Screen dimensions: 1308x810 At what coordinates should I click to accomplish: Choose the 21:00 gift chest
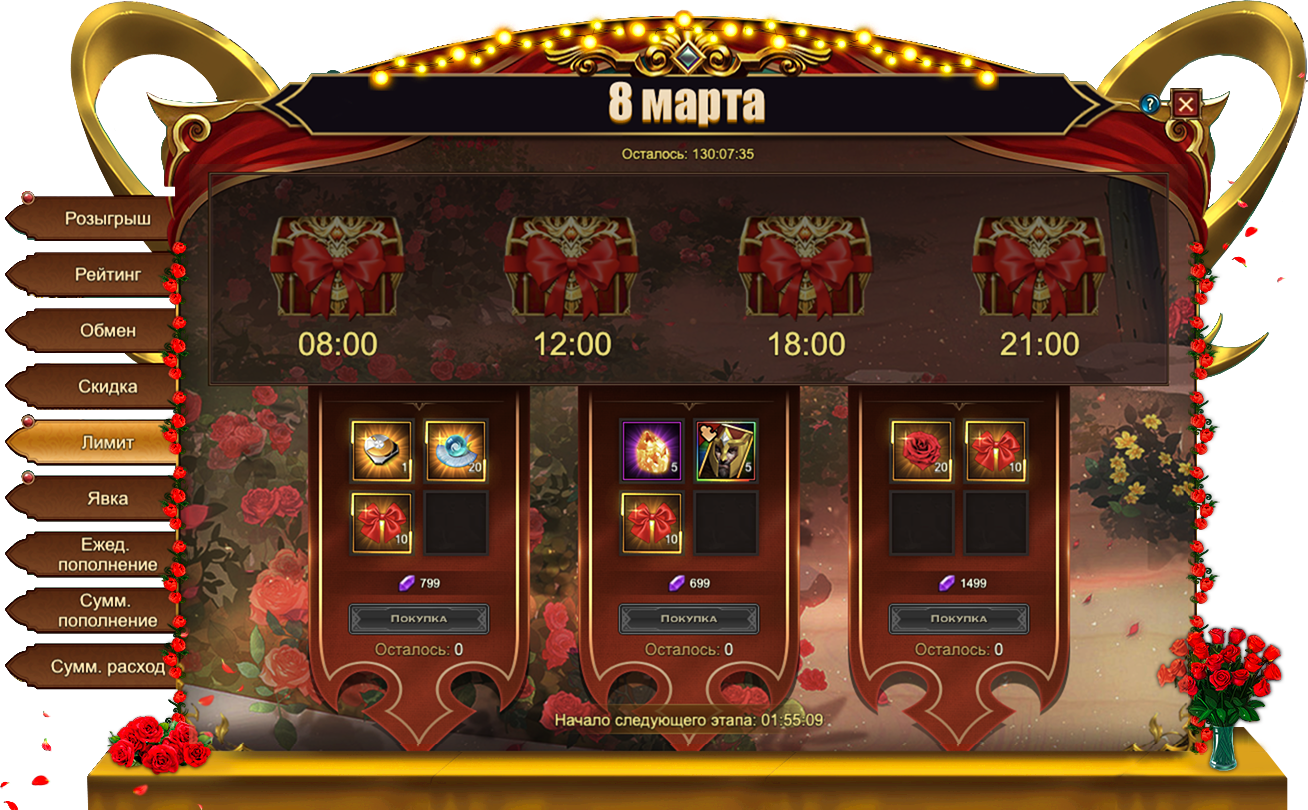click(x=1039, y=268)
